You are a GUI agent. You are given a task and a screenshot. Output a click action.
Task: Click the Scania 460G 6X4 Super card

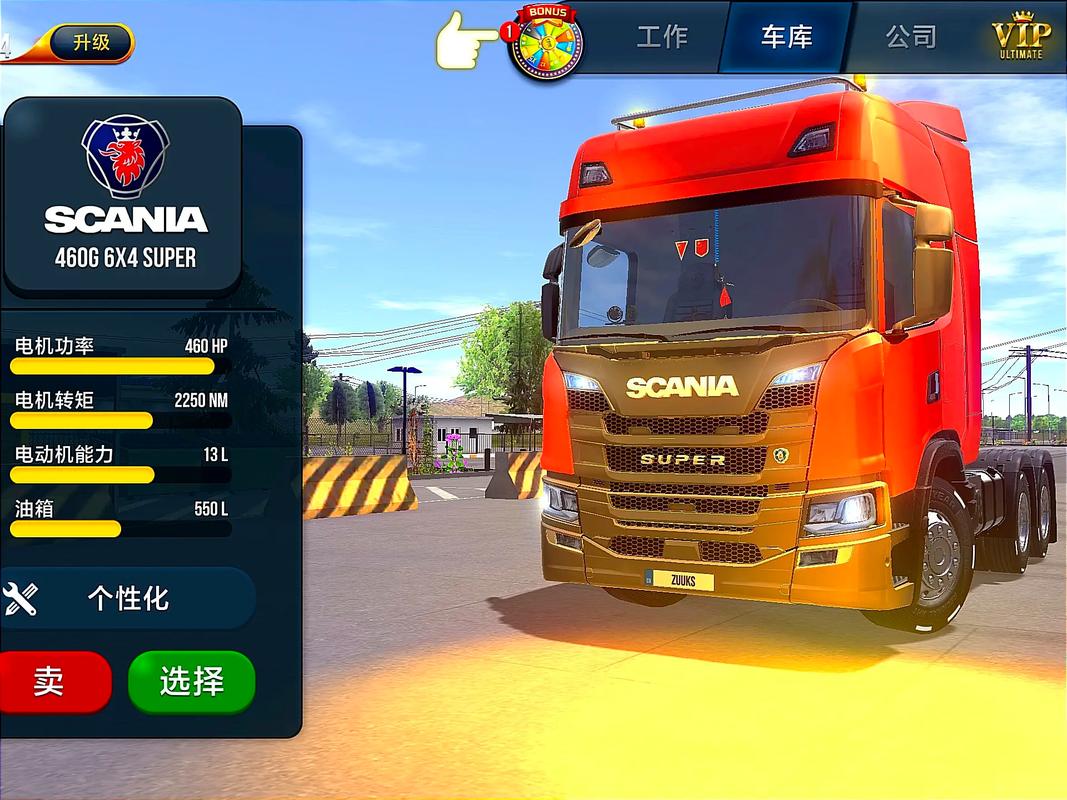(x=124, y=196)
